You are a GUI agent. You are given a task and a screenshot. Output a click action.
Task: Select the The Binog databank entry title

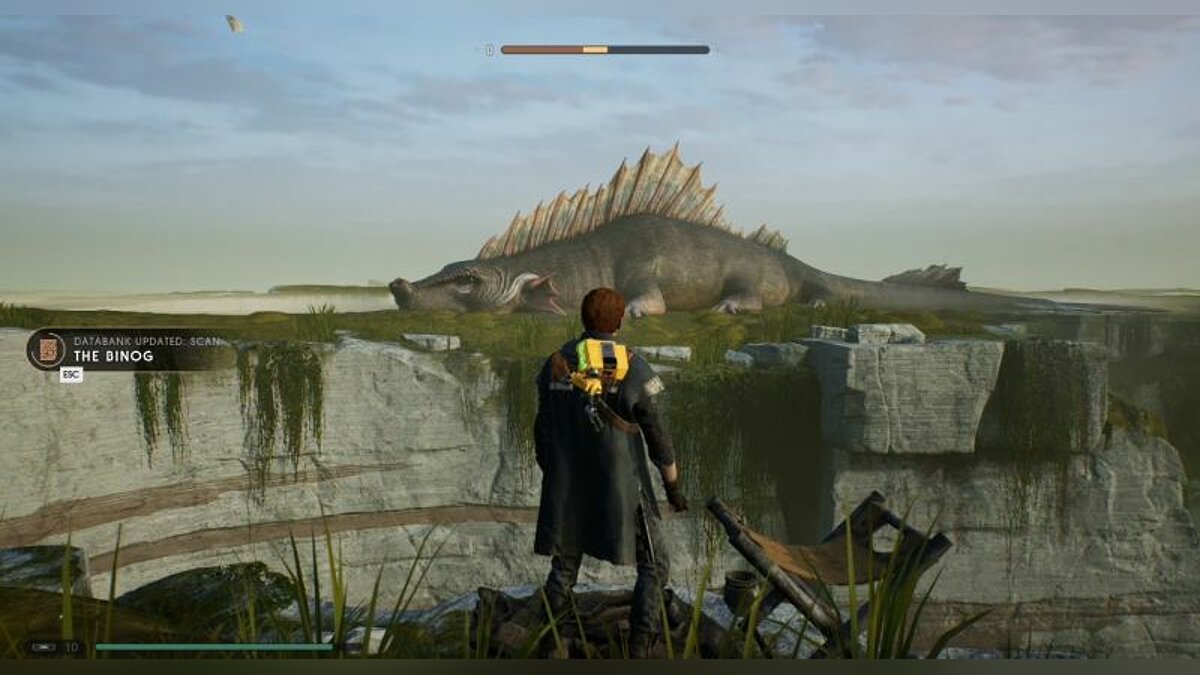click(113, 356)
